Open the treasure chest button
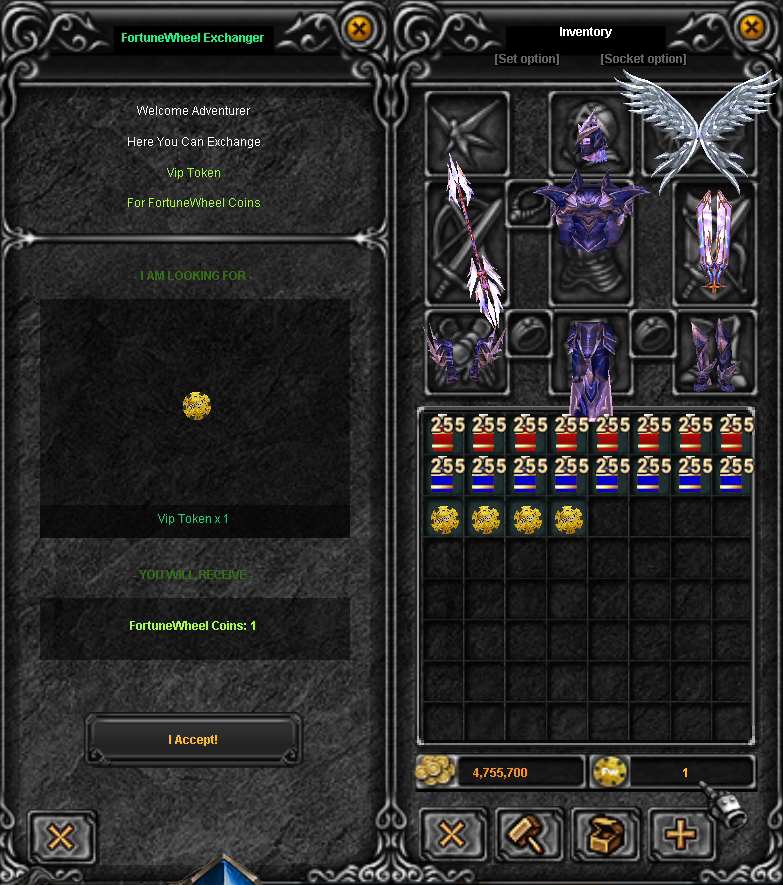Image resolution: width=783 pixels, height=885 pixels. 605,836
